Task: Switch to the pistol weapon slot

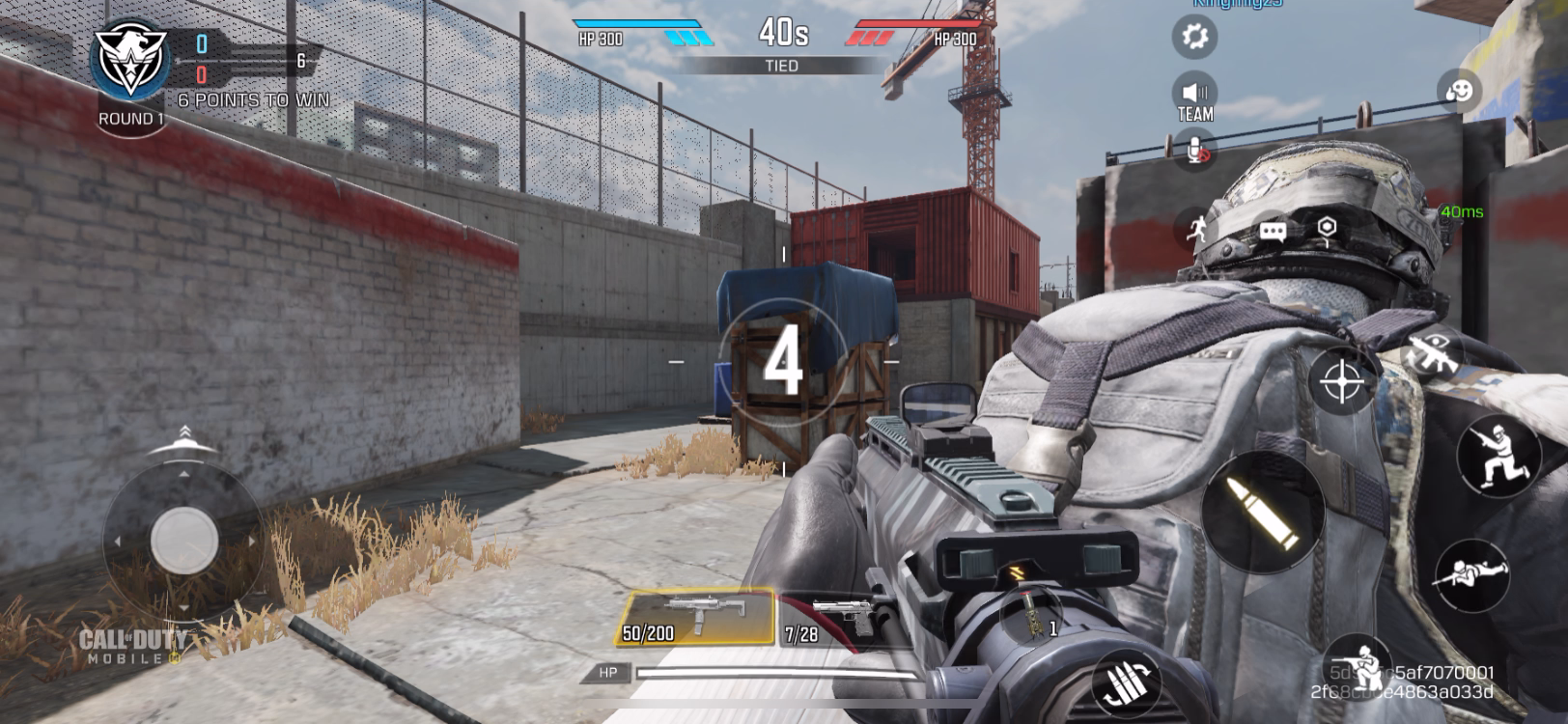Action: [828, 619]
